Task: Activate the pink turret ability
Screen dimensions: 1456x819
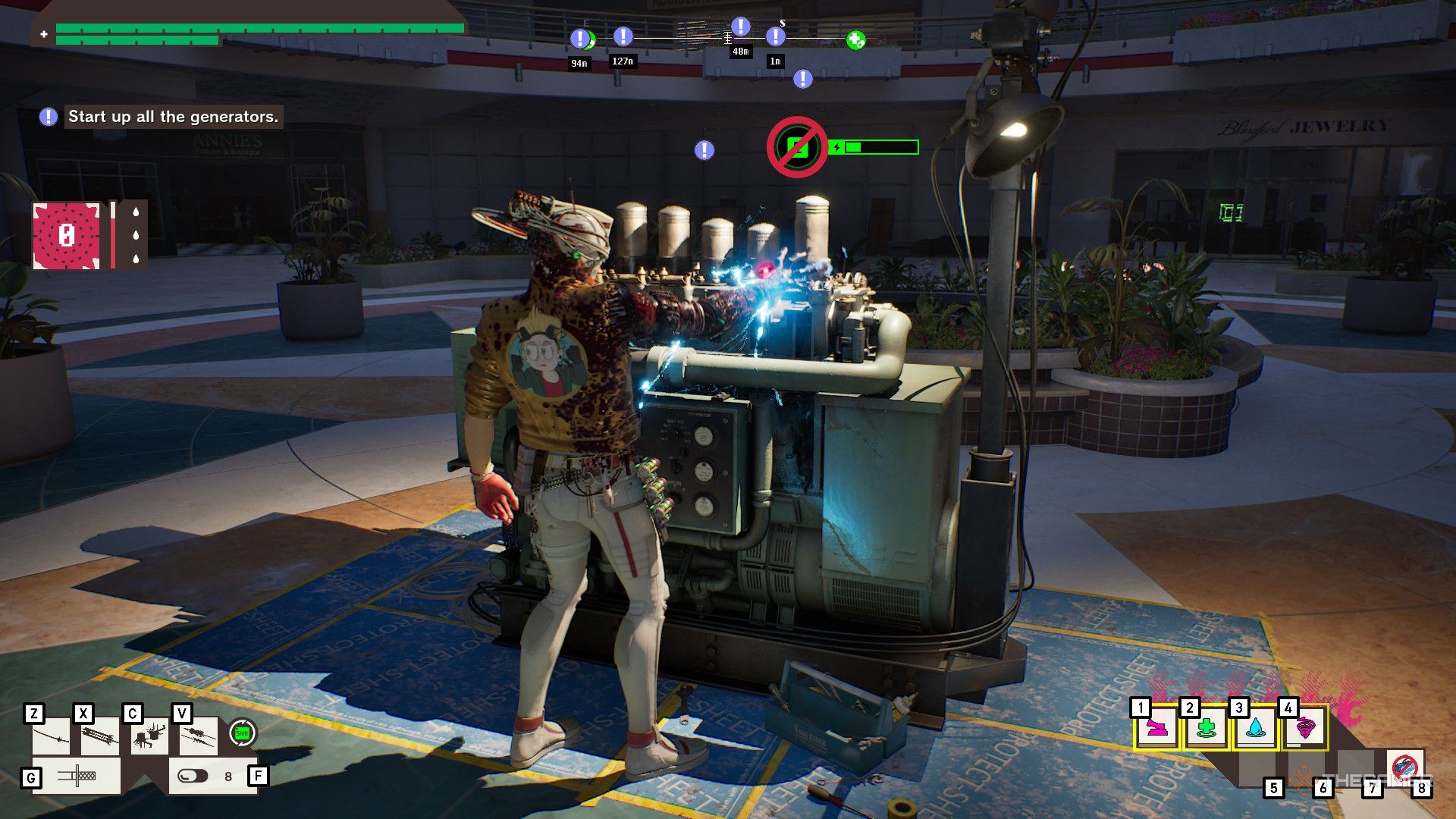Action: tap(1156, 729)
